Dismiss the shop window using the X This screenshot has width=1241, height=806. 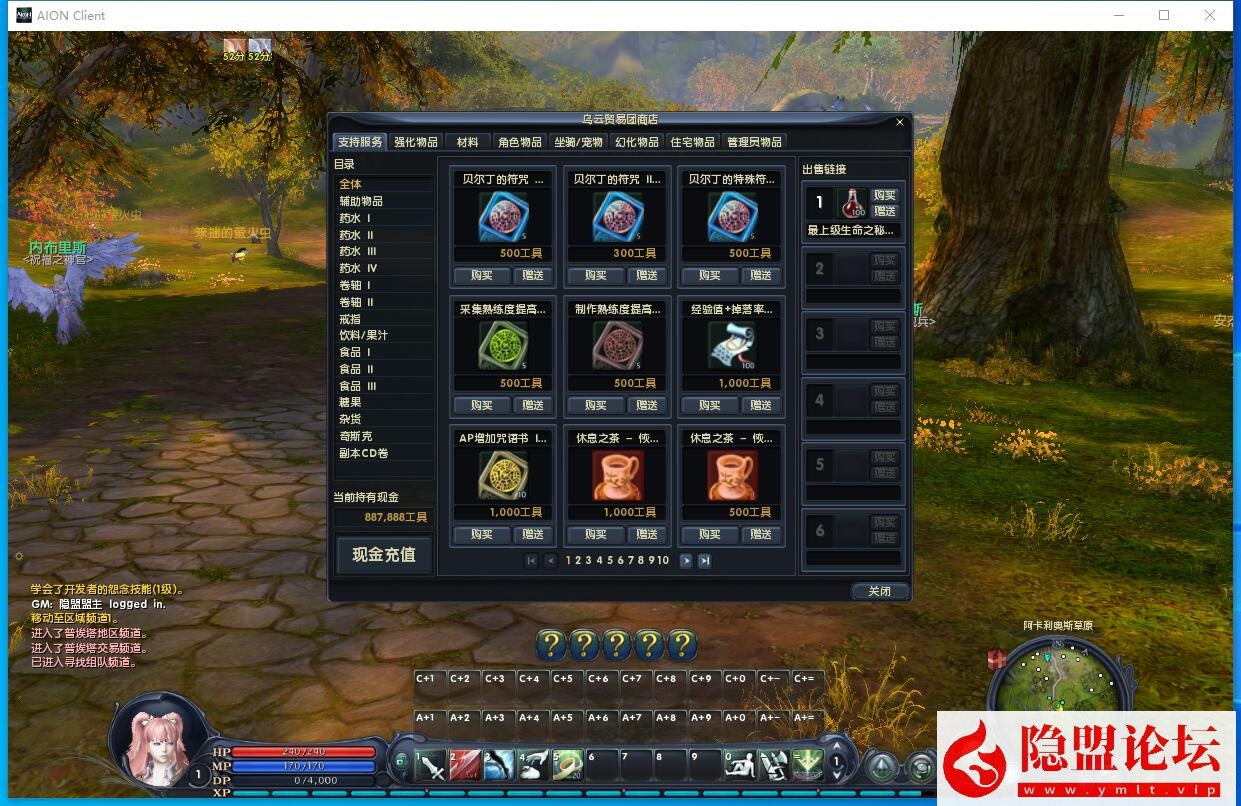[899, 122]
